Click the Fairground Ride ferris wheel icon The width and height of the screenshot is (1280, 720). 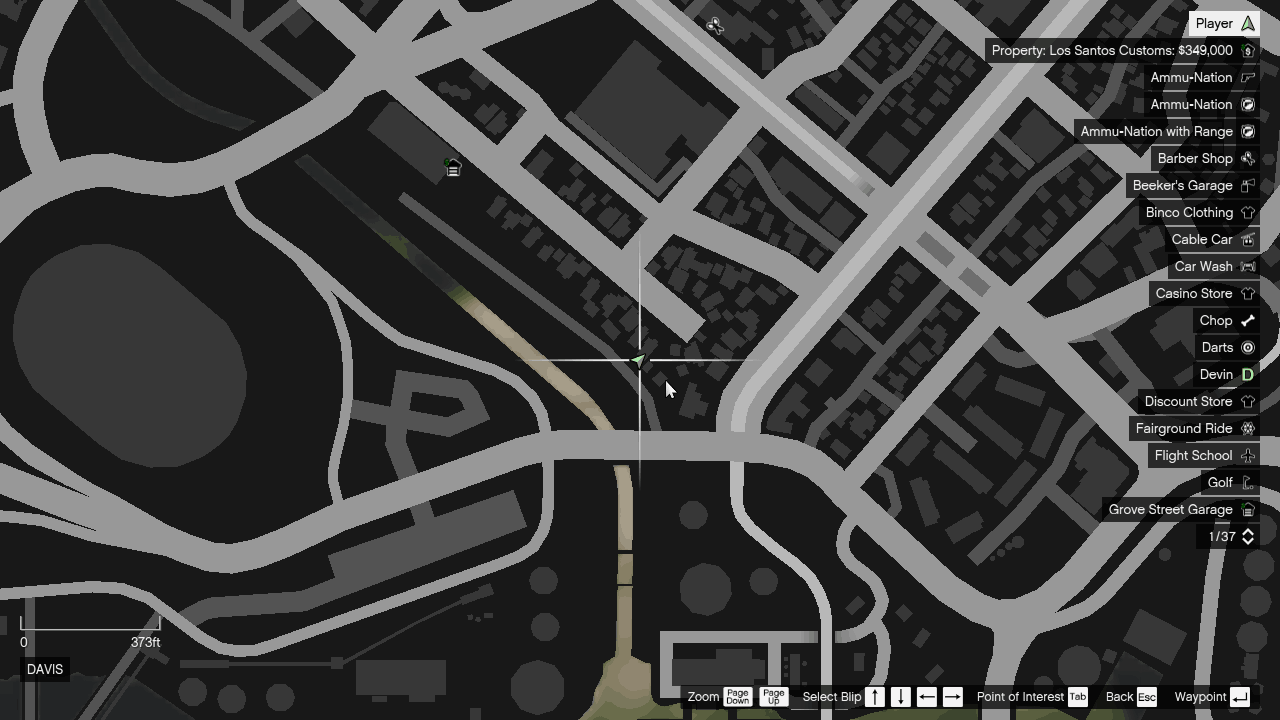tap(1247, 428)
